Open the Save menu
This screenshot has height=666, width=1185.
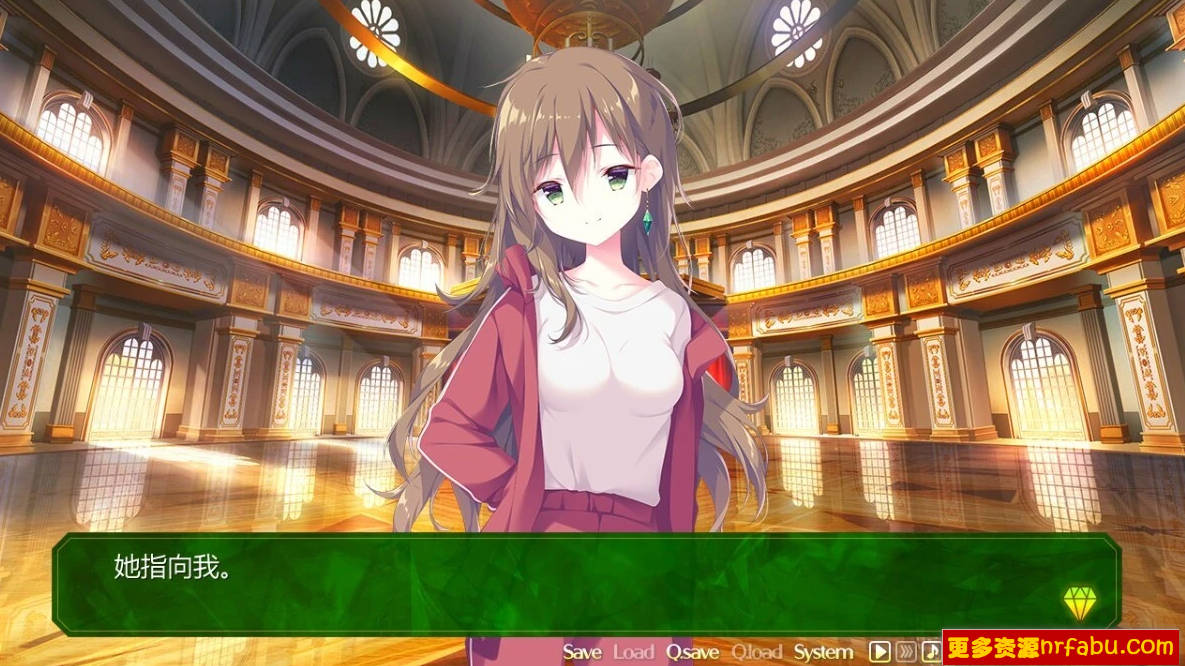(x=582, y=652)
